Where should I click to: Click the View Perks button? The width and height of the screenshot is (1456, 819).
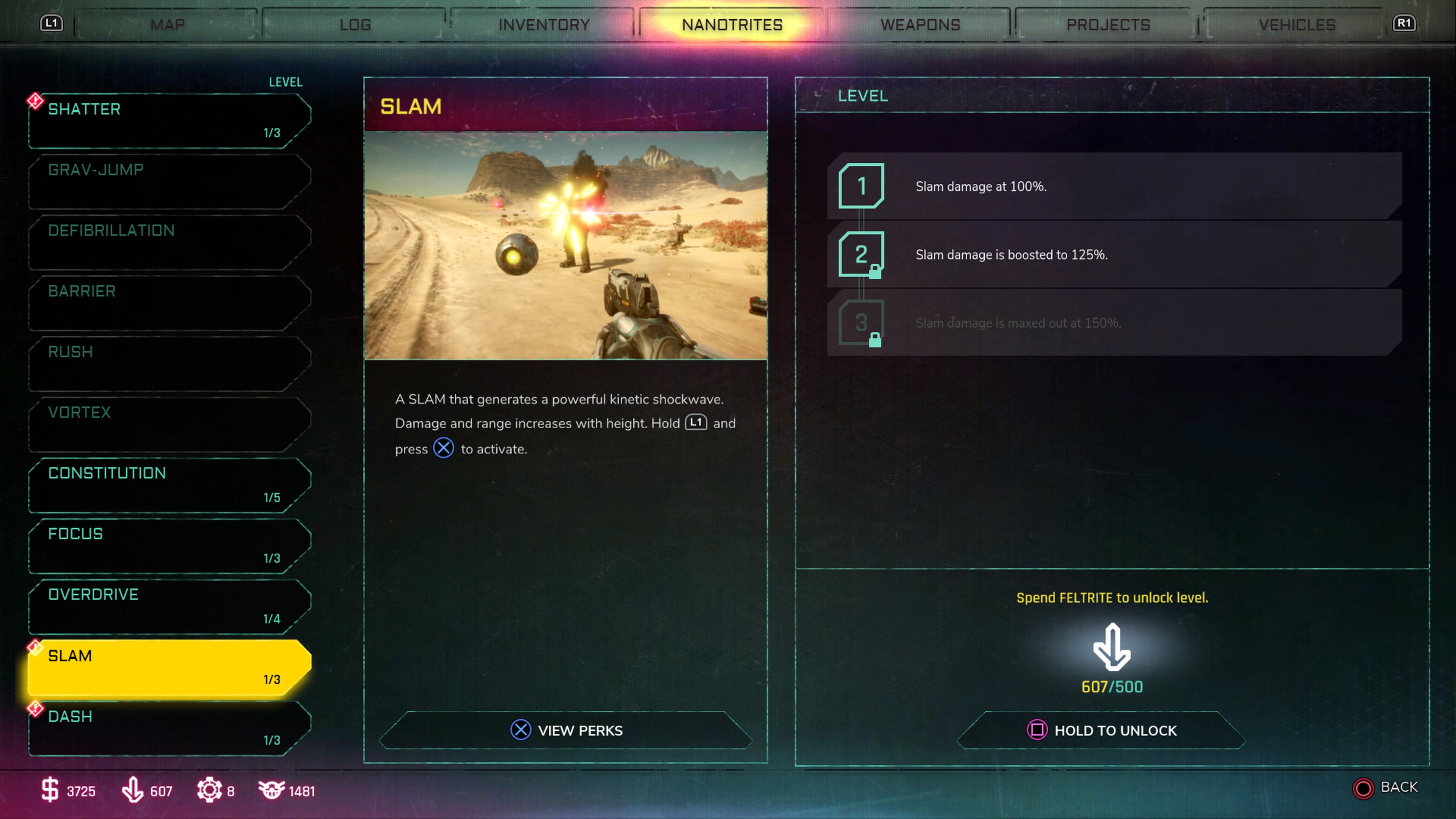coord(566,730)
